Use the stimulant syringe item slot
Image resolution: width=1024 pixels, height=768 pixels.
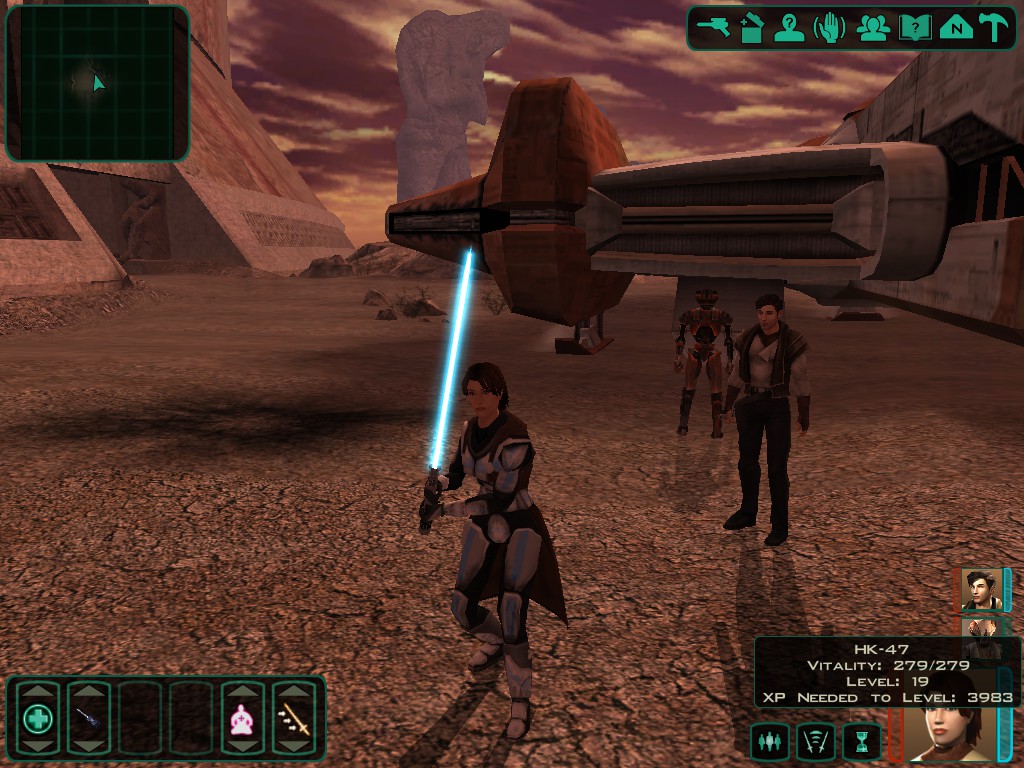point(88,718)
